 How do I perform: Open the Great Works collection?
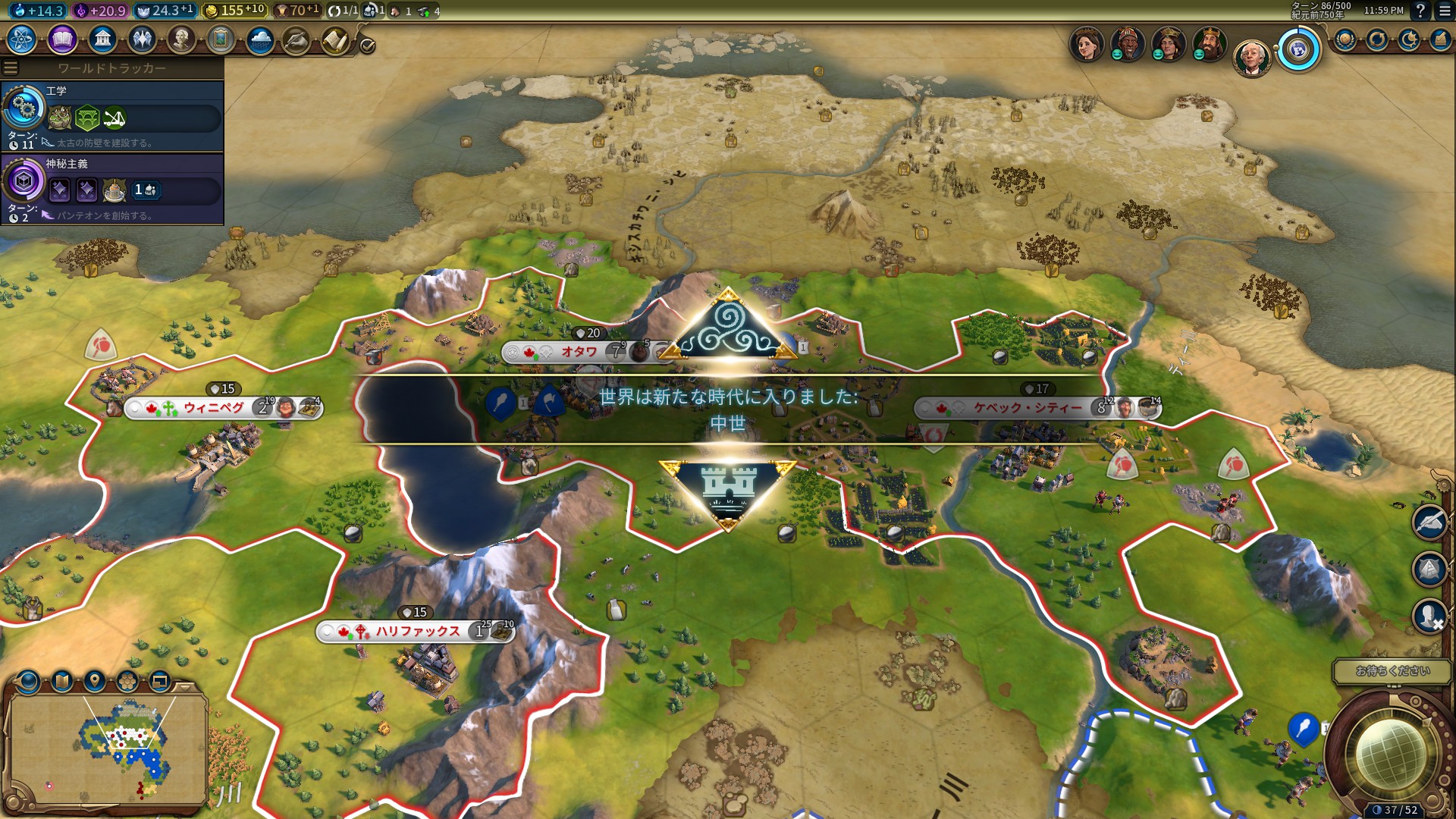point(220,43)
